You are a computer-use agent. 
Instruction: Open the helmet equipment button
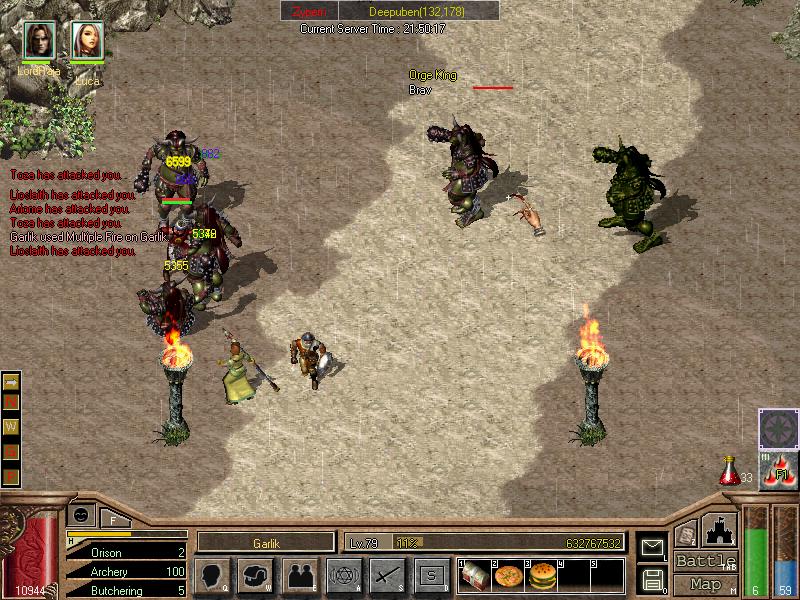[x=256, y=575]
